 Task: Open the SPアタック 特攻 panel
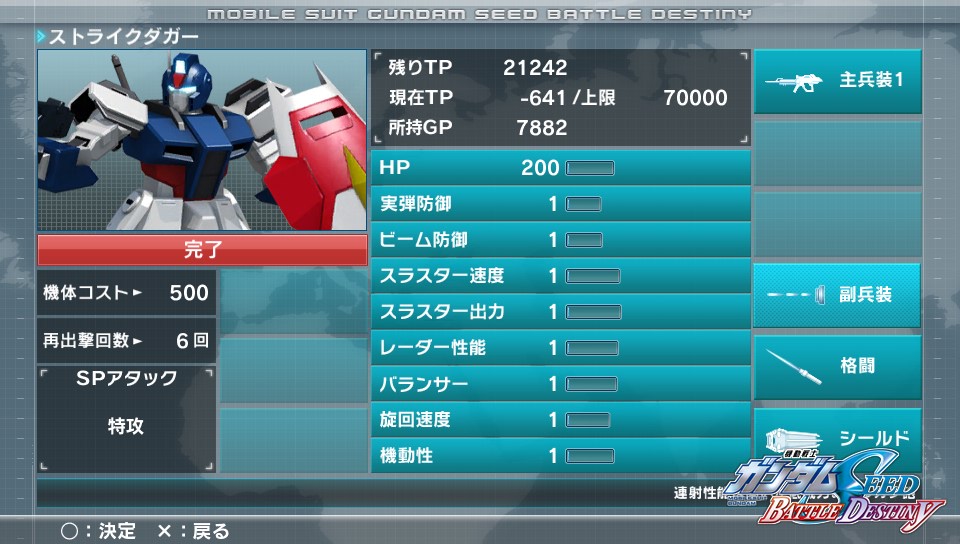point(126,419)
